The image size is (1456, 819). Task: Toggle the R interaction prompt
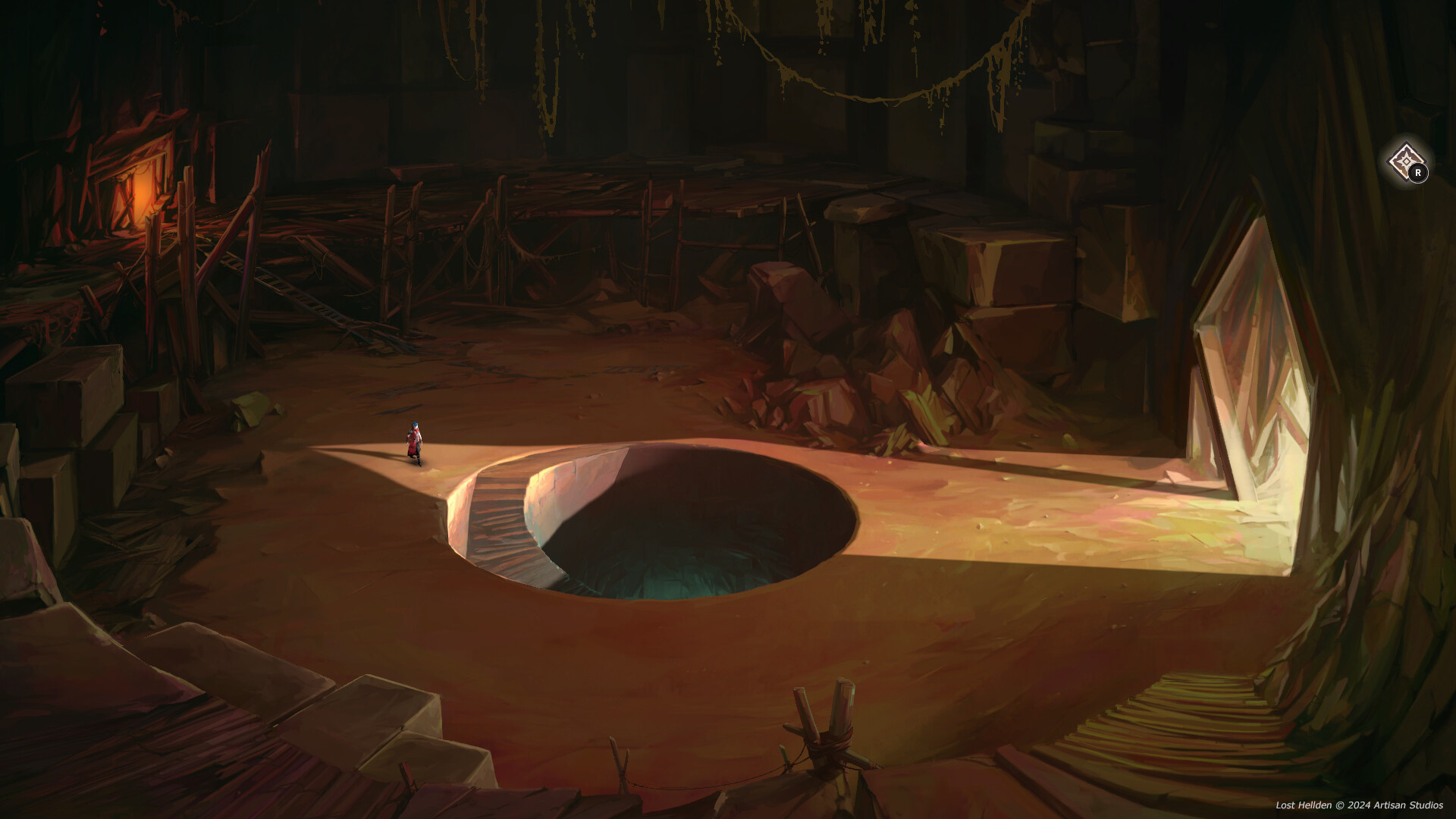click(x=1417, y=173)
